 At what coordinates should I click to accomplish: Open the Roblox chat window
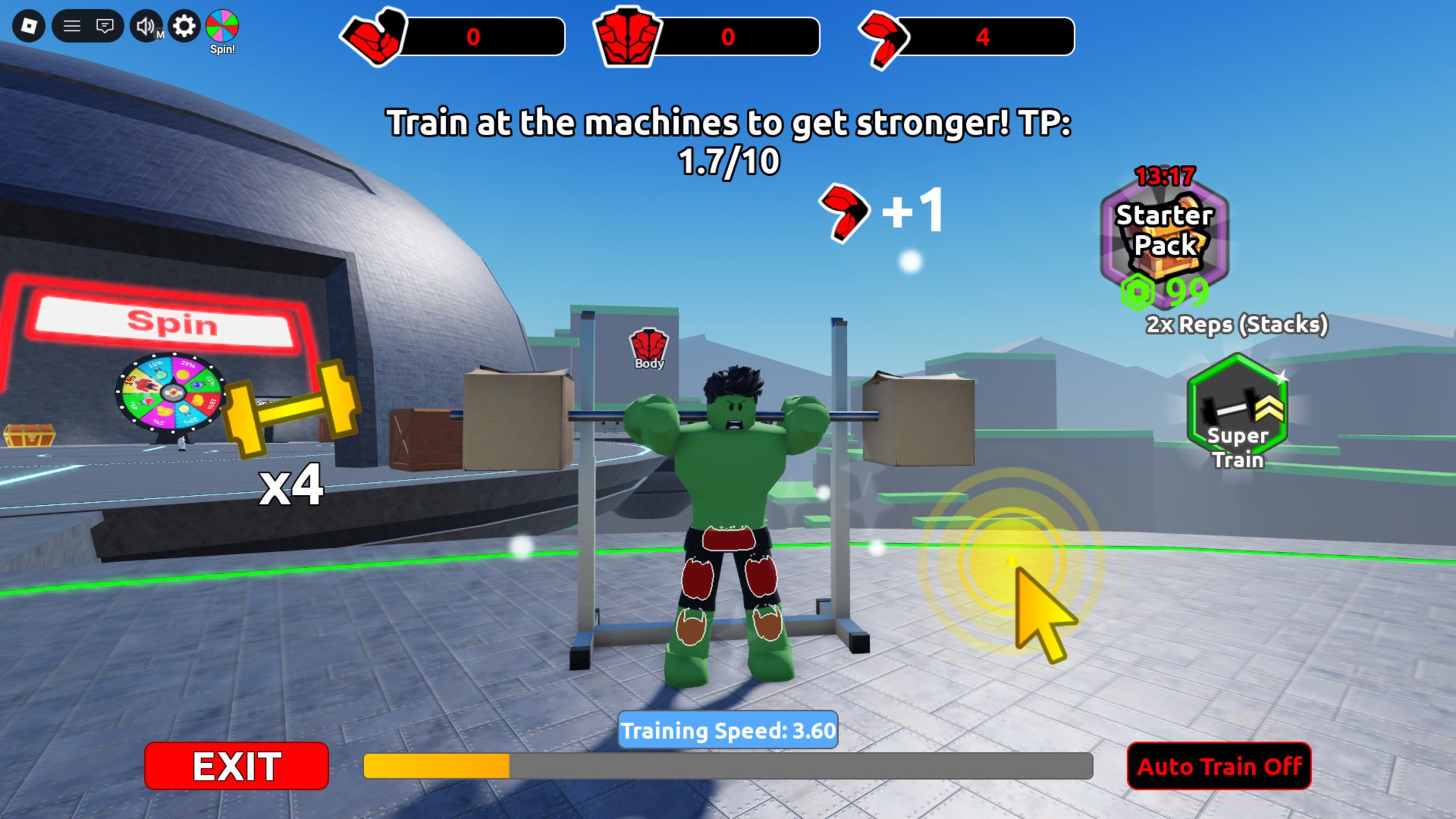(105, 26)
